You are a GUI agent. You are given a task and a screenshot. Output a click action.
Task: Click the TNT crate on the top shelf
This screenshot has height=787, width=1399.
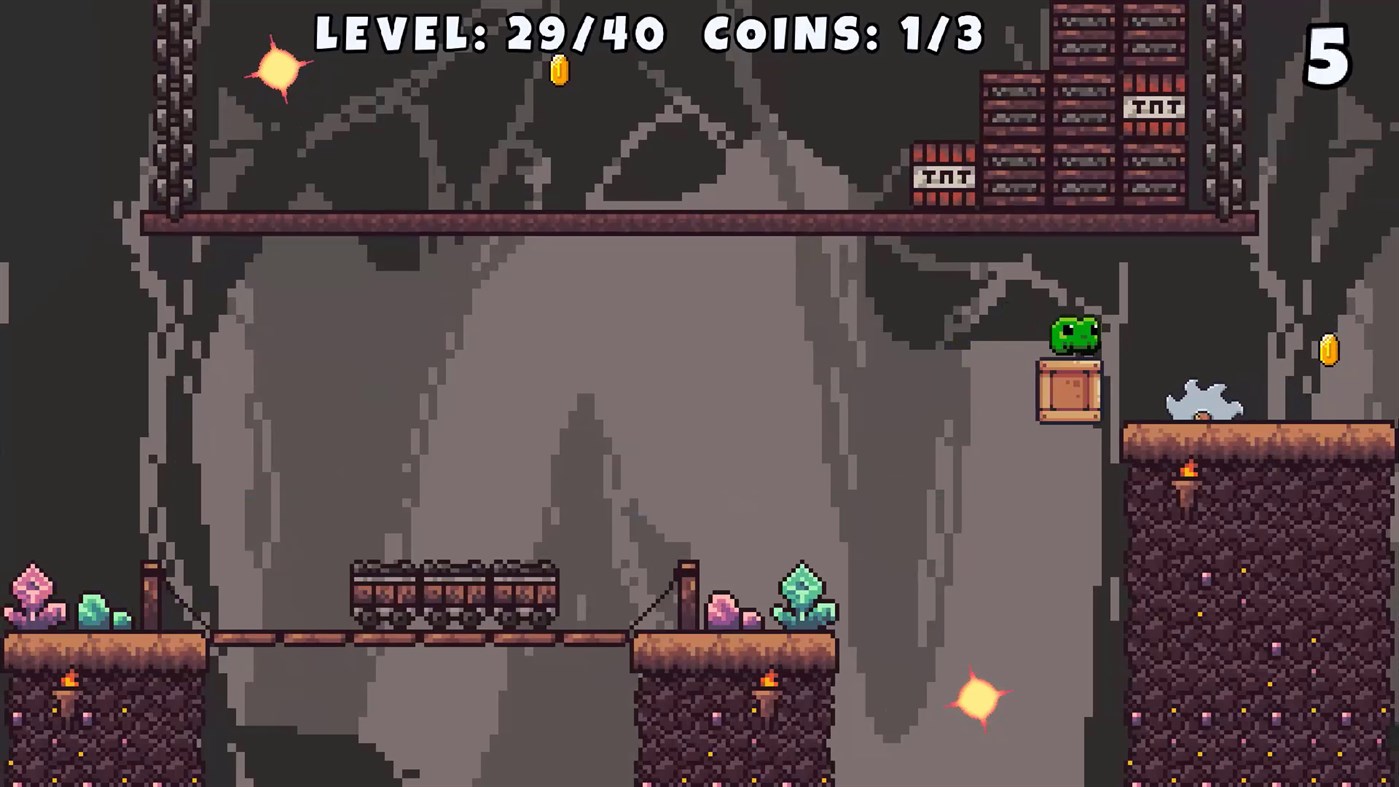coord(1155,106)
